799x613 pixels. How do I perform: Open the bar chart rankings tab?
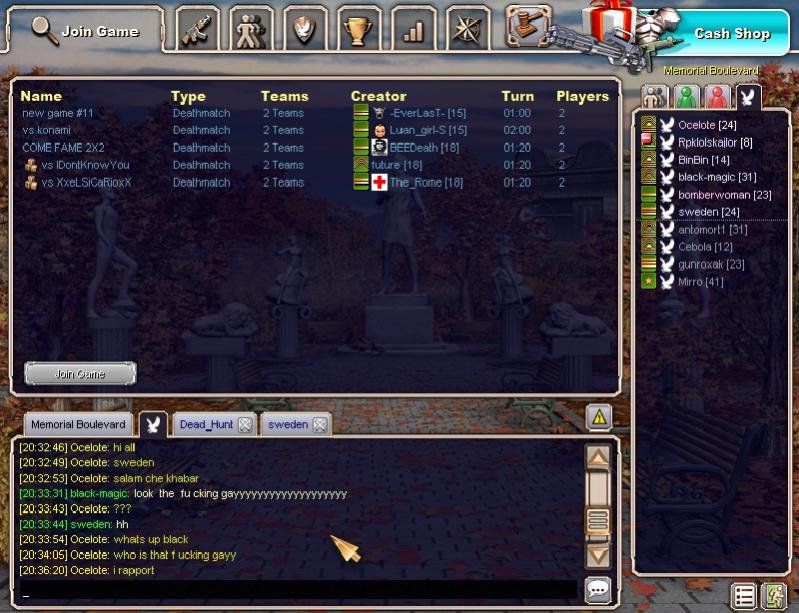[413, 30]
